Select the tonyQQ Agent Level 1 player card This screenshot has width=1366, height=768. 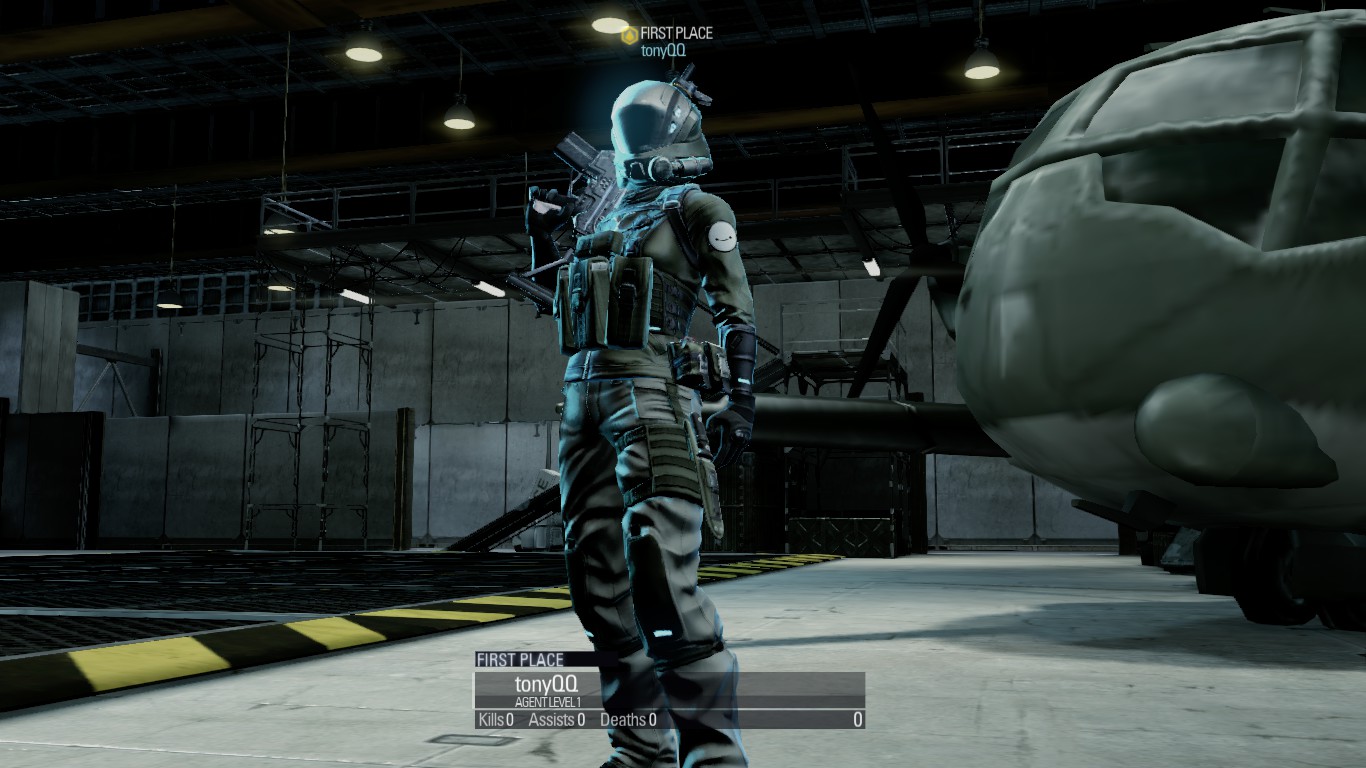(x=668, y=690)
